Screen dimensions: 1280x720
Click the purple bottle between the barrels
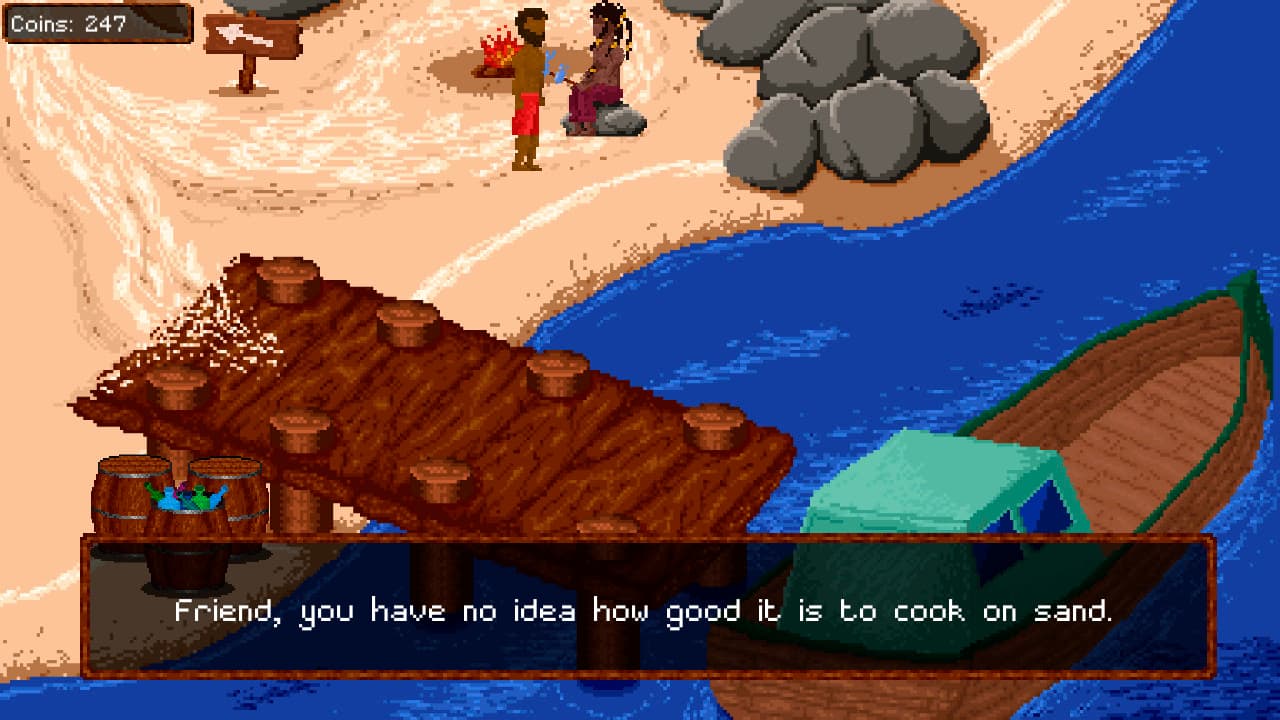click(183, 488)
